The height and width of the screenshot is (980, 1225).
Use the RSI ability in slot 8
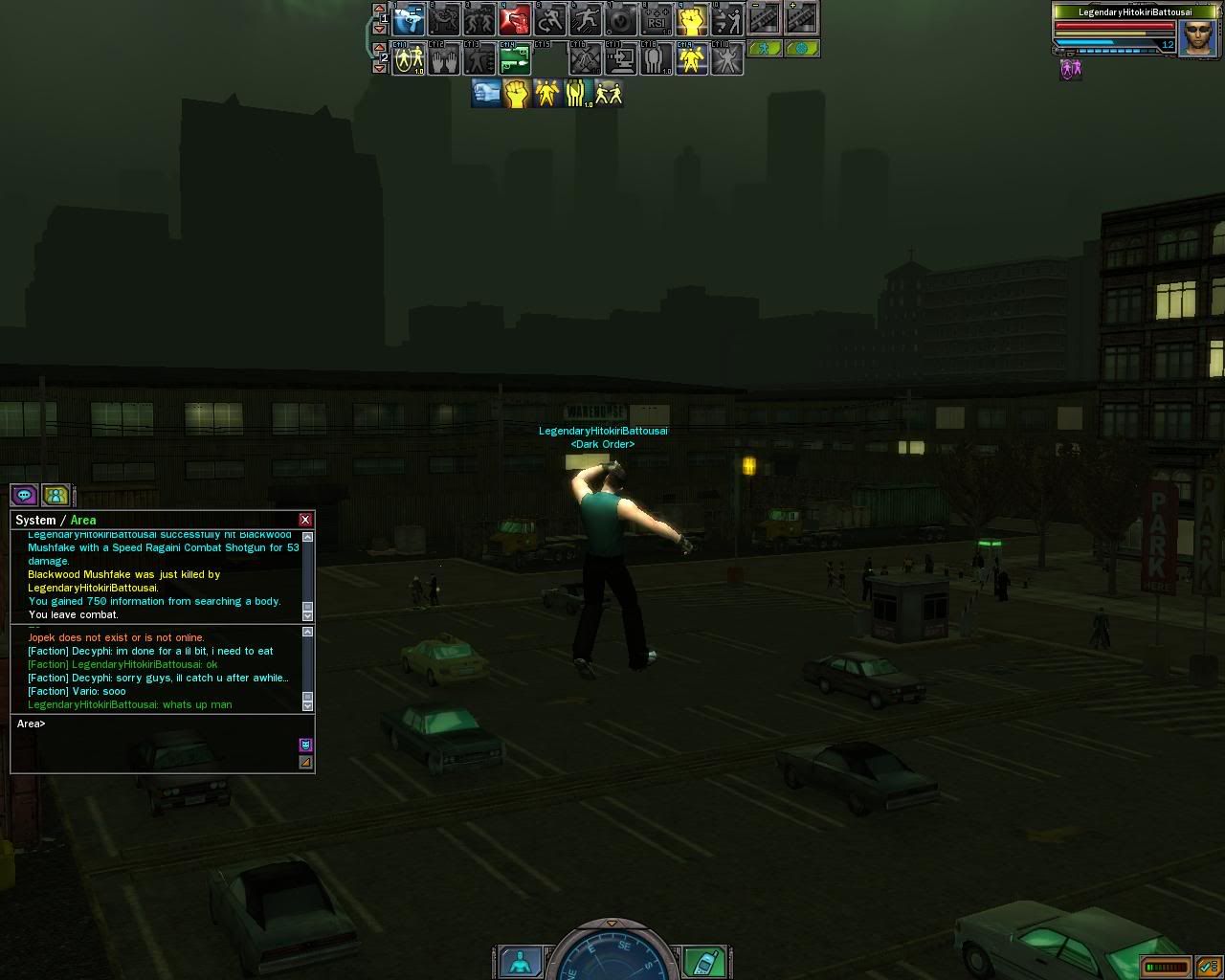[x=656, y=19]
